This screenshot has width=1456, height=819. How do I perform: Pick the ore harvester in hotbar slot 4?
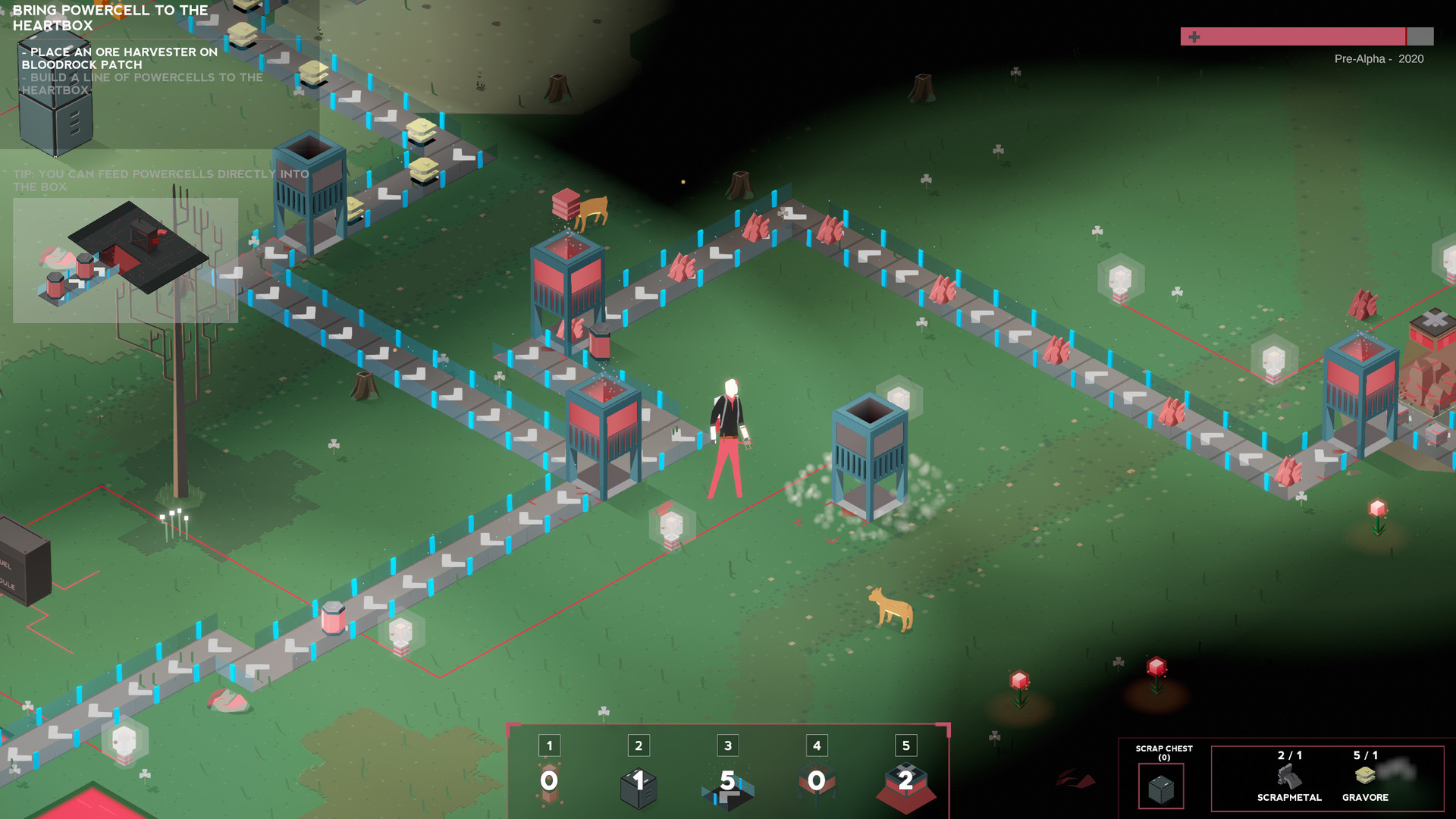(x=817, y=783)
